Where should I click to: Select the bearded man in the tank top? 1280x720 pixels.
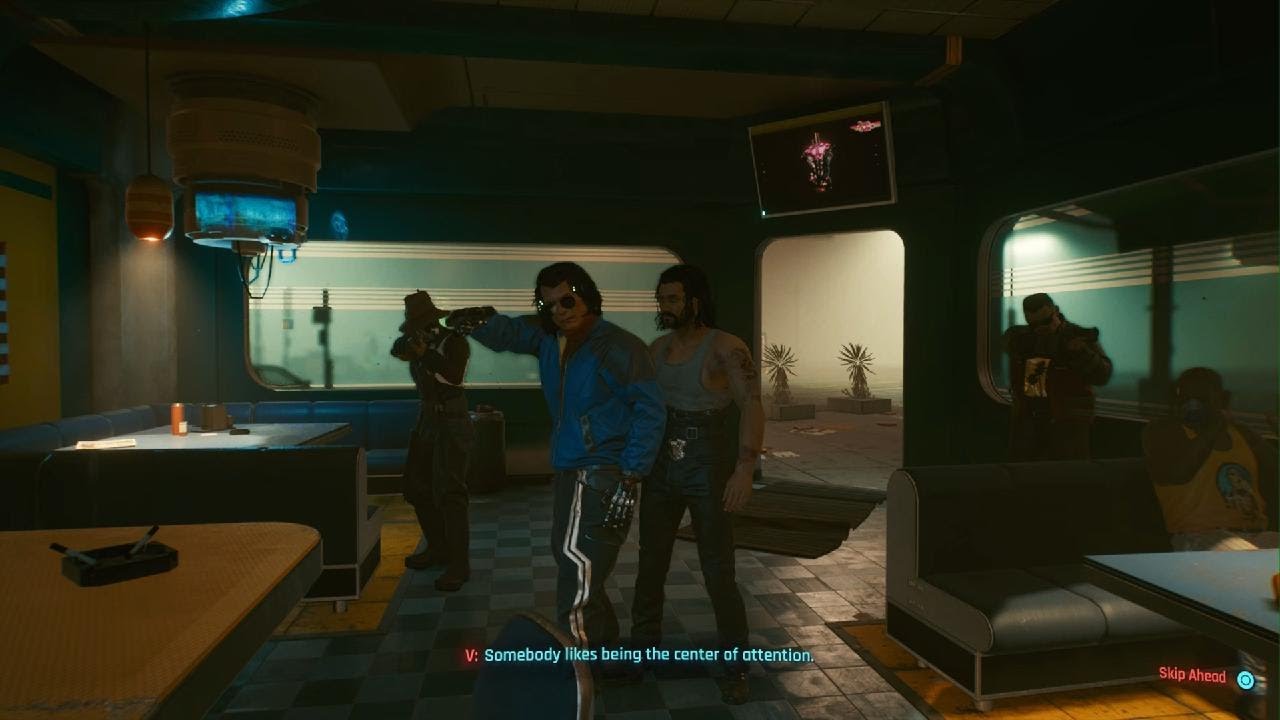690,380
